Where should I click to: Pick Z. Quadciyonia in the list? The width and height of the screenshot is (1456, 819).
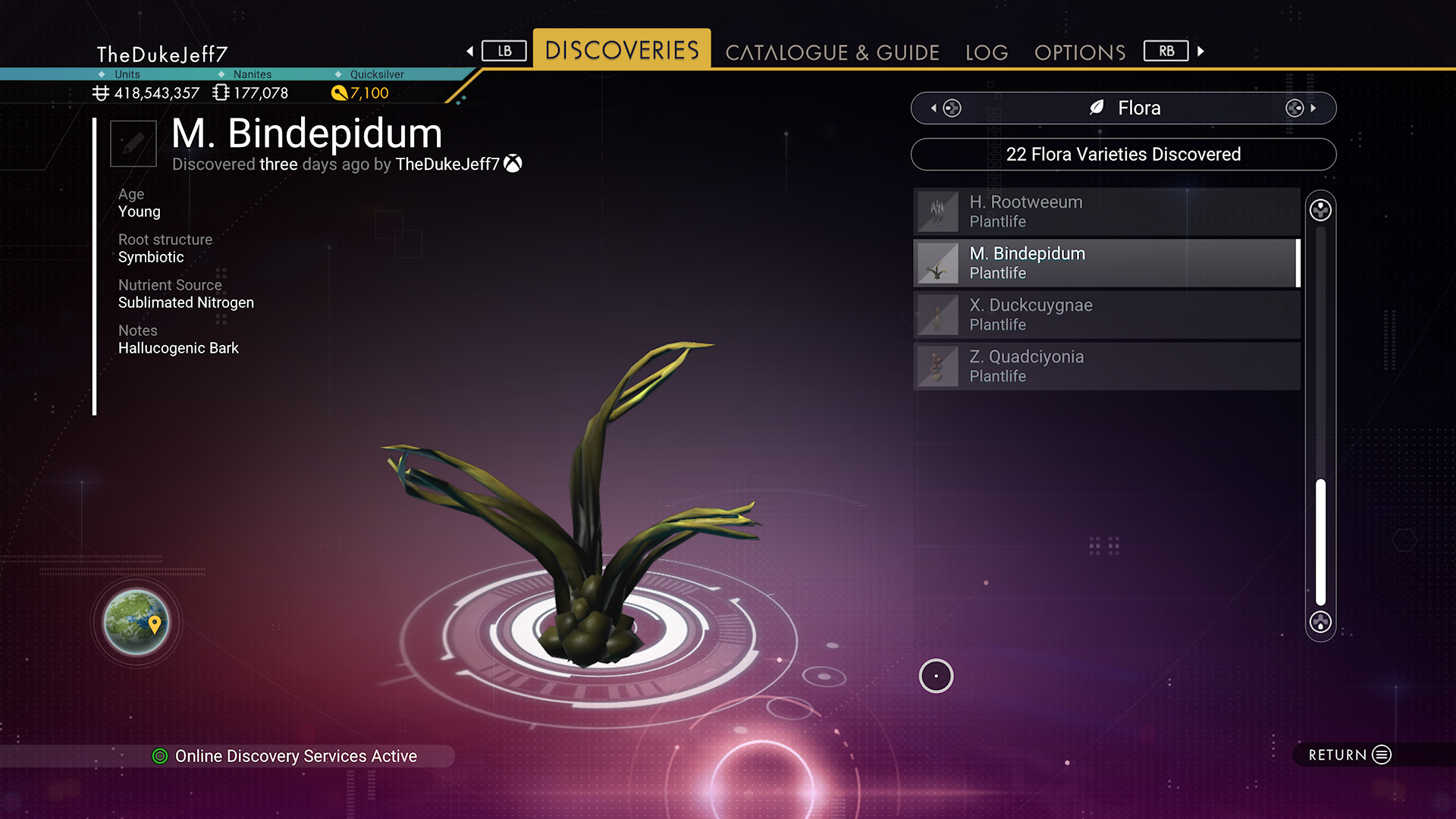click(1106, 366)
